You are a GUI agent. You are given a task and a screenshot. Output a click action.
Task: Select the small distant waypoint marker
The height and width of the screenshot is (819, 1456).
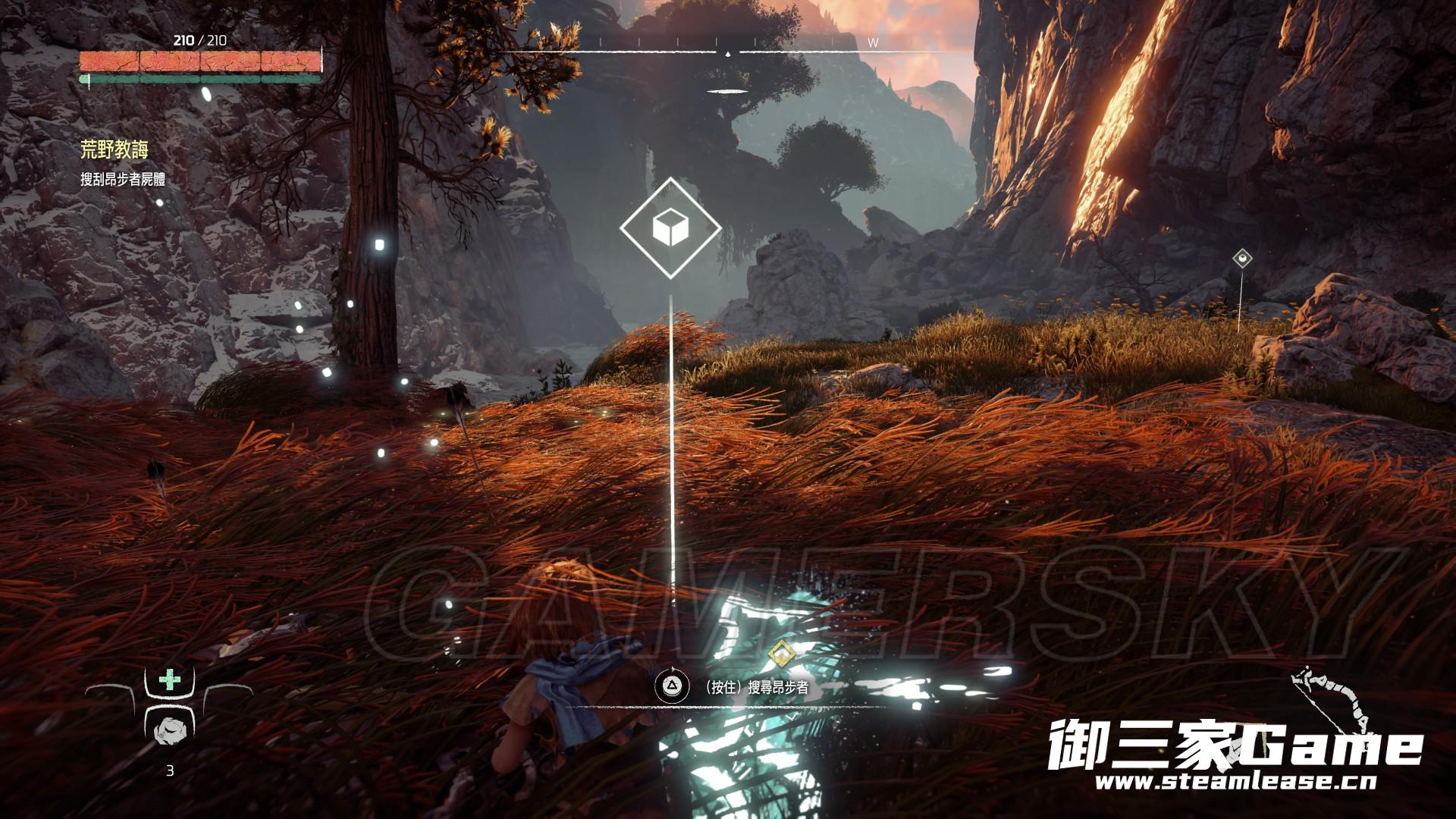(x=1241, y=259)
